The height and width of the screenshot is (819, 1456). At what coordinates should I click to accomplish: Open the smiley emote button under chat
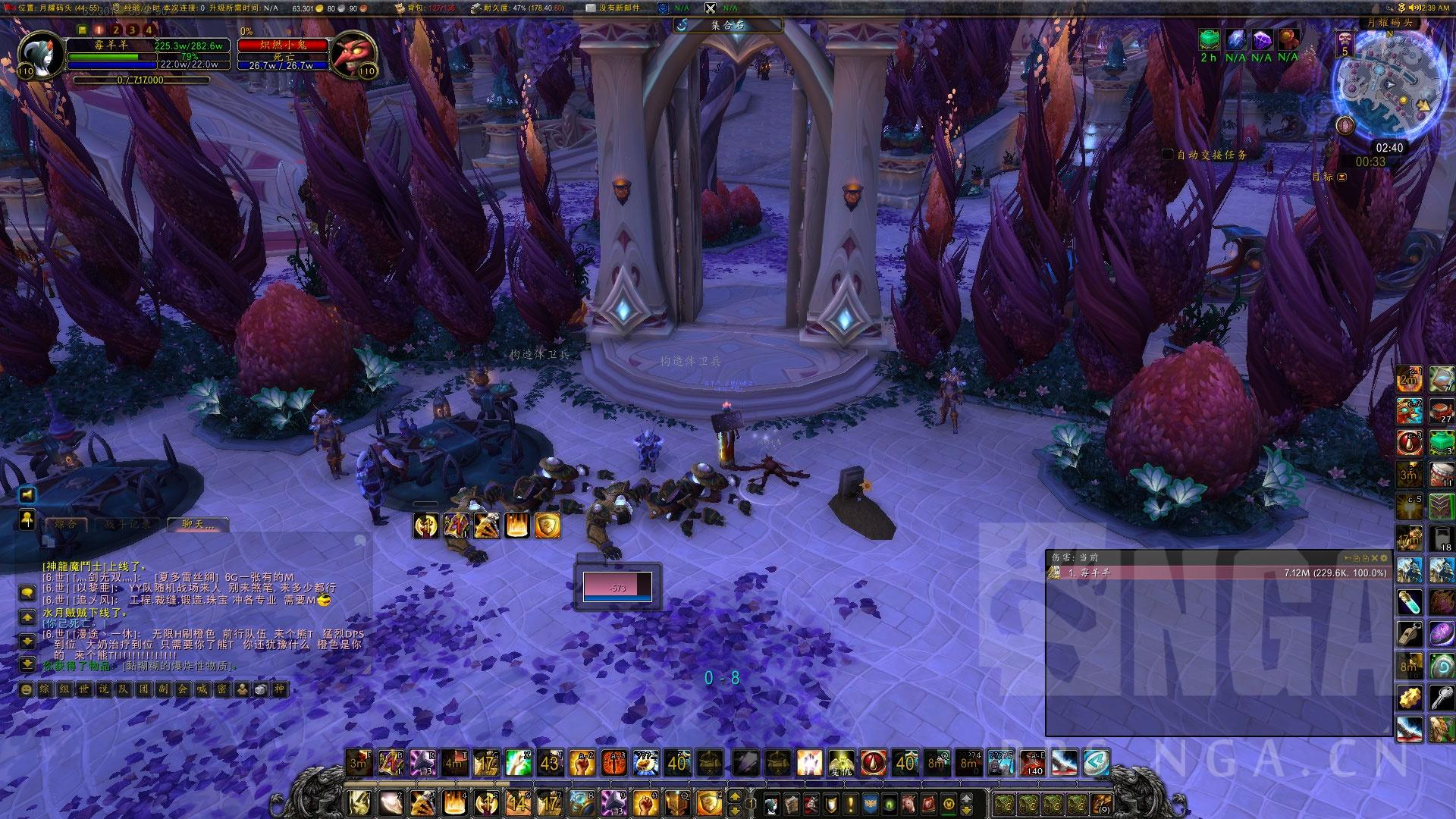point(27,689)
